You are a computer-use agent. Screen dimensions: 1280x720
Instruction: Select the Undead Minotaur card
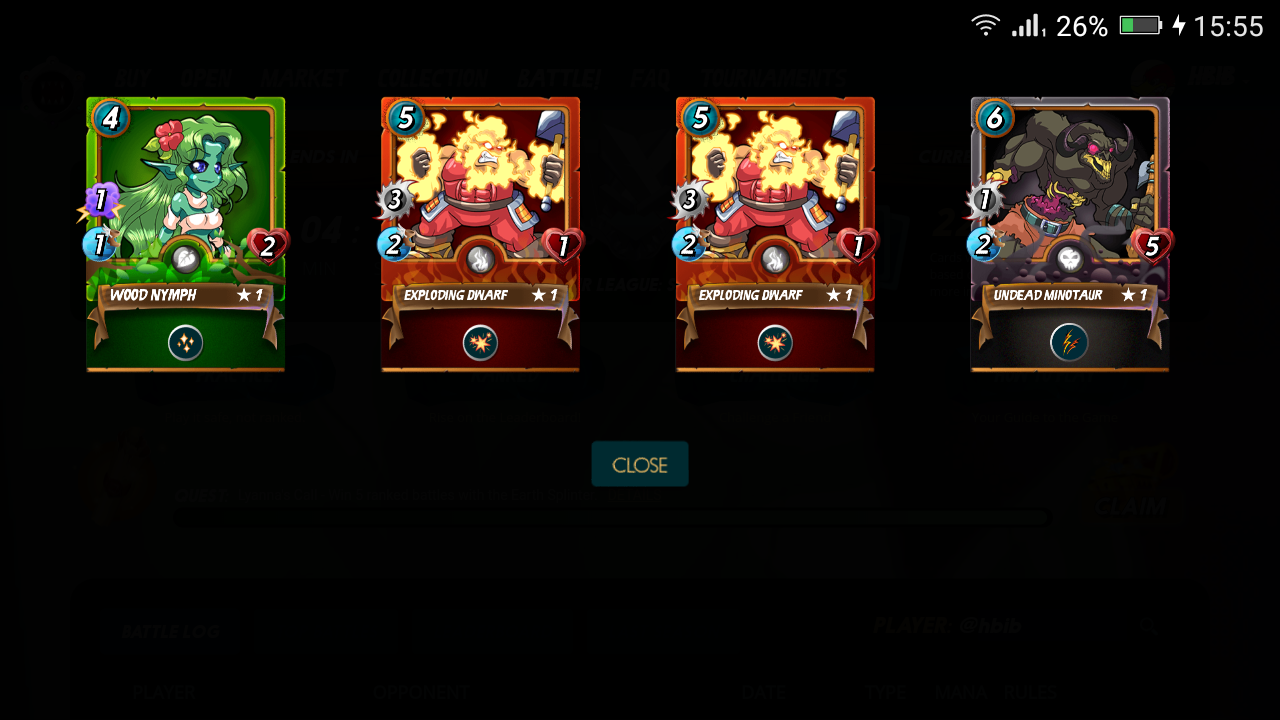(1069, 200)
